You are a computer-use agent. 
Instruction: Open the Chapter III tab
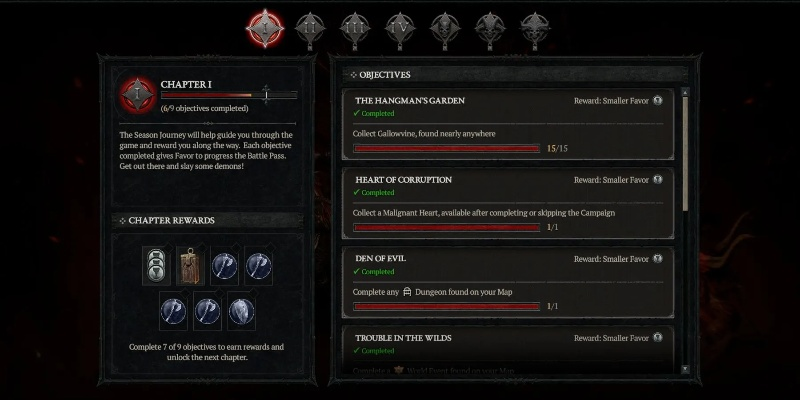click(353, 25)
